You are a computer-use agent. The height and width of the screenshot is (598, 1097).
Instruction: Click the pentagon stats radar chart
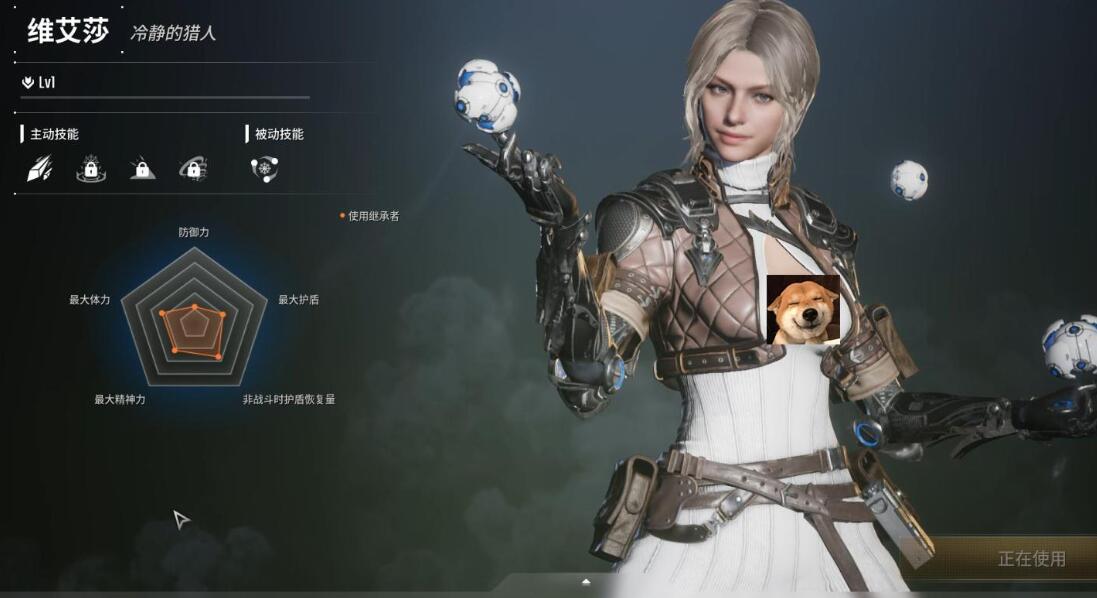193,318
